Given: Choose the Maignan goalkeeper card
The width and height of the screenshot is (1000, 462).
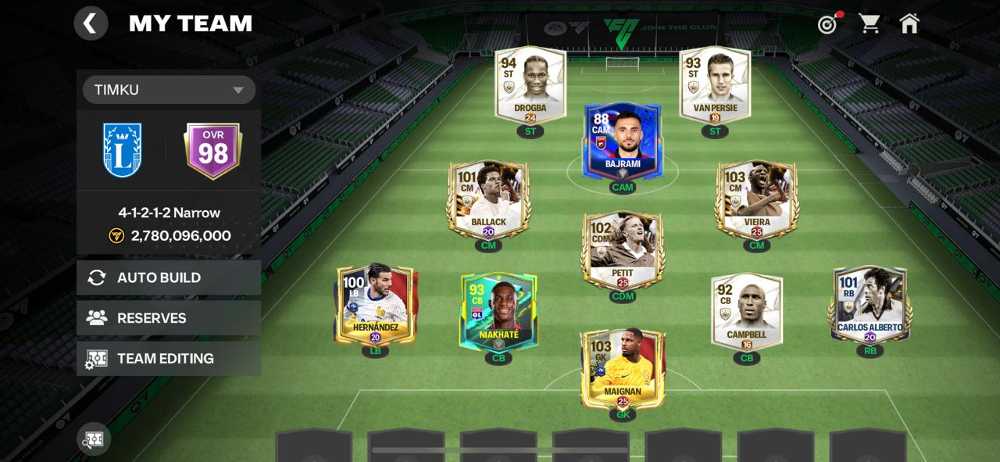Looking at the screenshot, I should tap(622, 368).
